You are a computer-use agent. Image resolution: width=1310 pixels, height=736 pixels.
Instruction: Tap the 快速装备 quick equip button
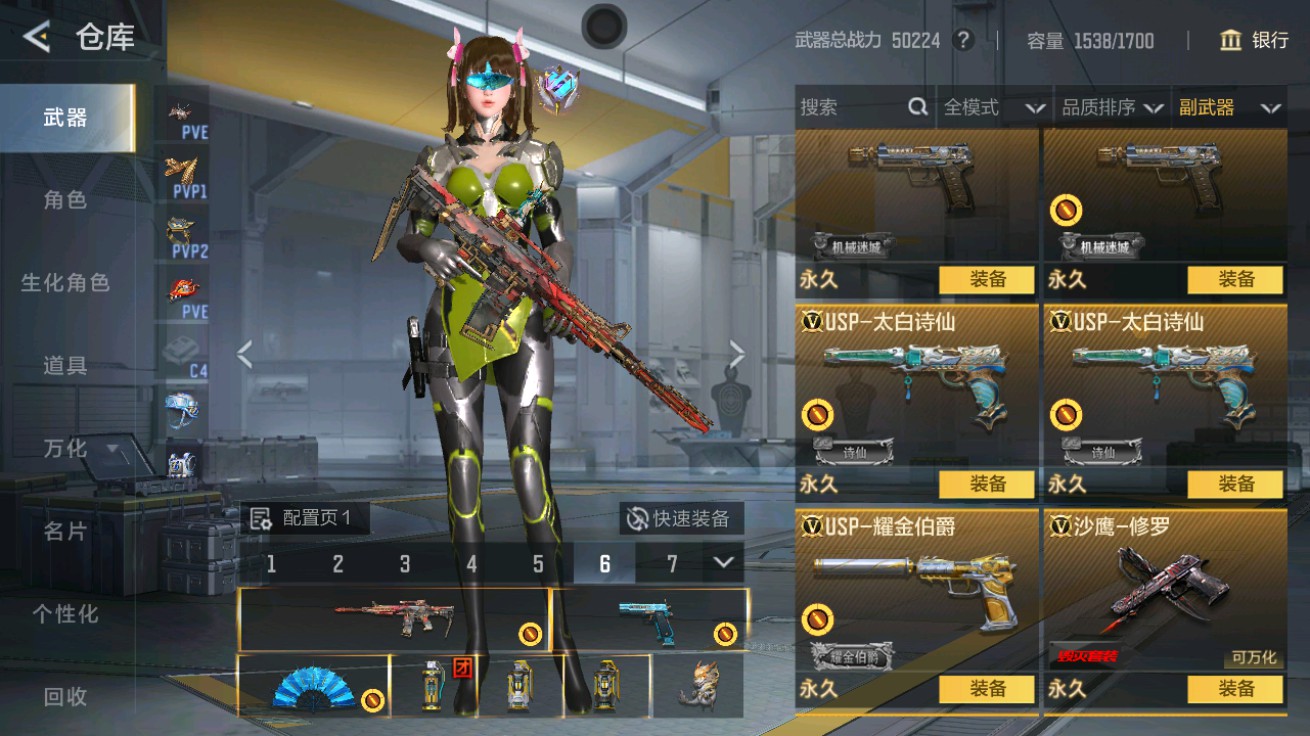tap(680, 518)
